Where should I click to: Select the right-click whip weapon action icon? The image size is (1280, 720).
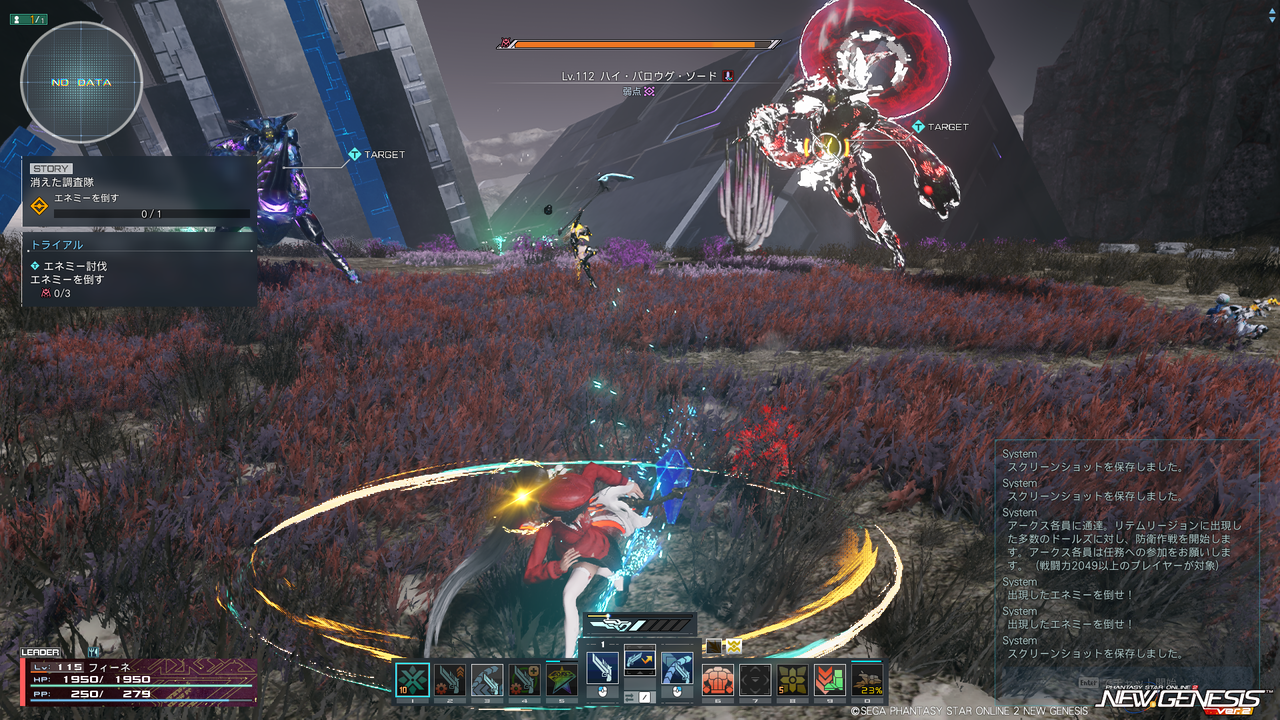677,666
